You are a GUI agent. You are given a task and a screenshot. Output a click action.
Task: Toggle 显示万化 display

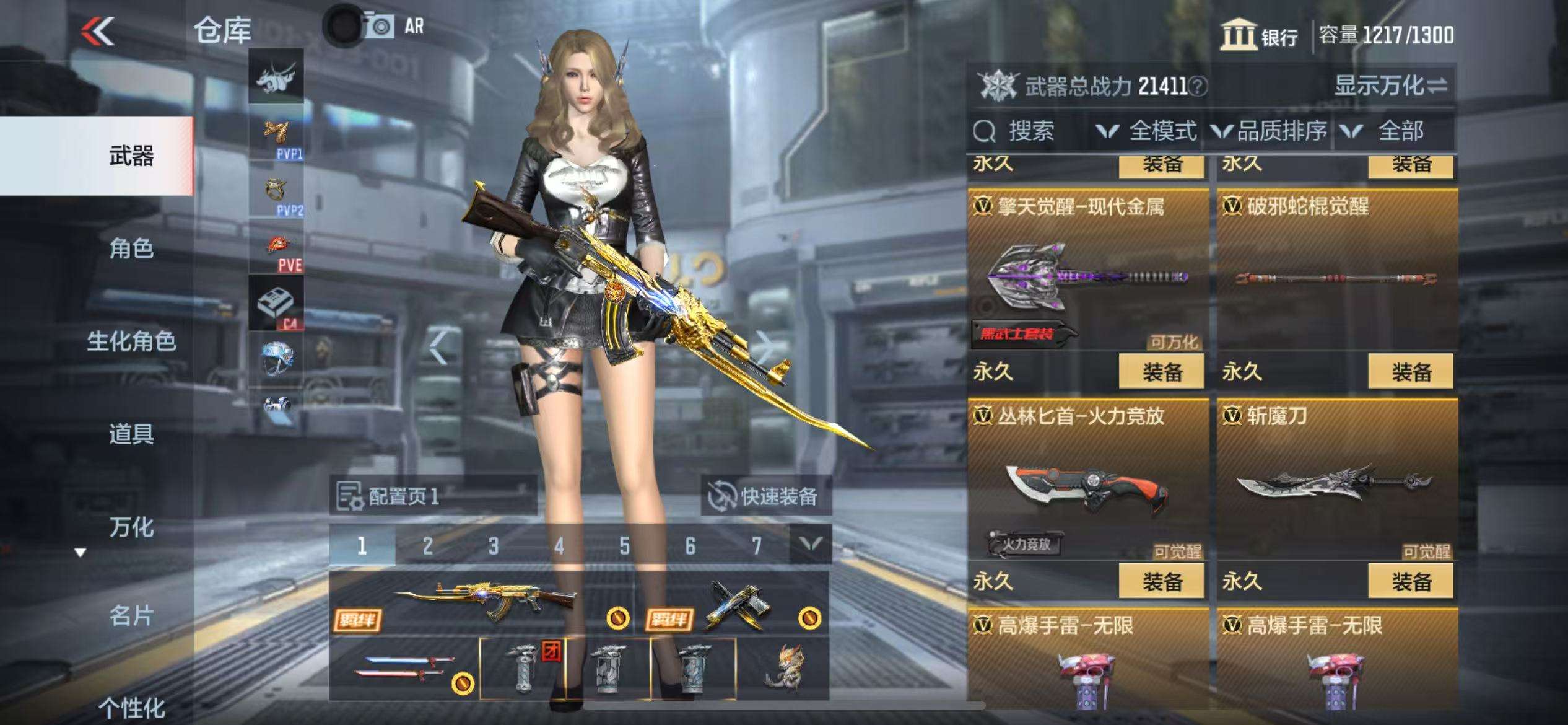[x=1390, y=86]
